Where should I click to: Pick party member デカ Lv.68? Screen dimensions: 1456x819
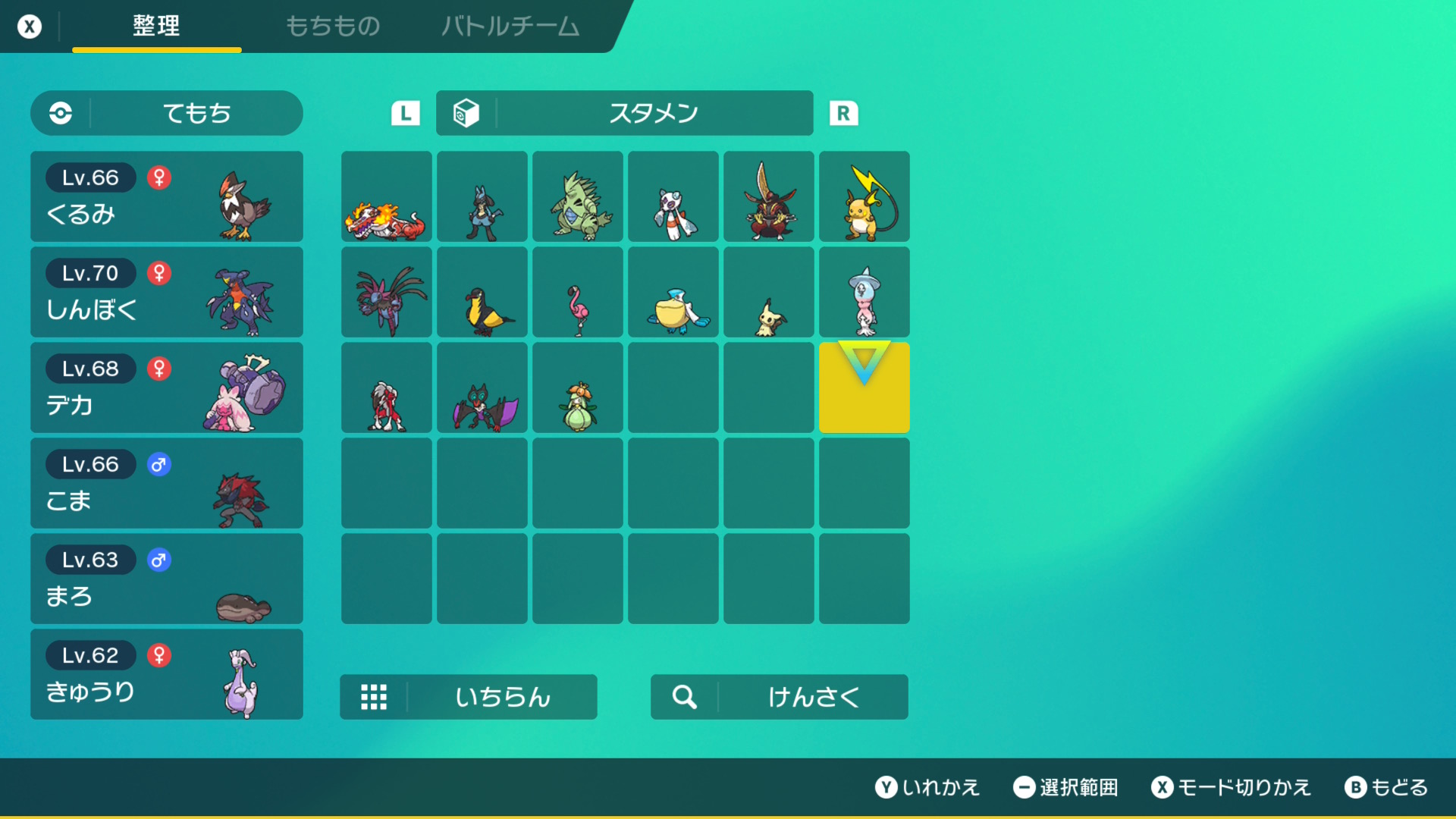[x=167, y=388]
